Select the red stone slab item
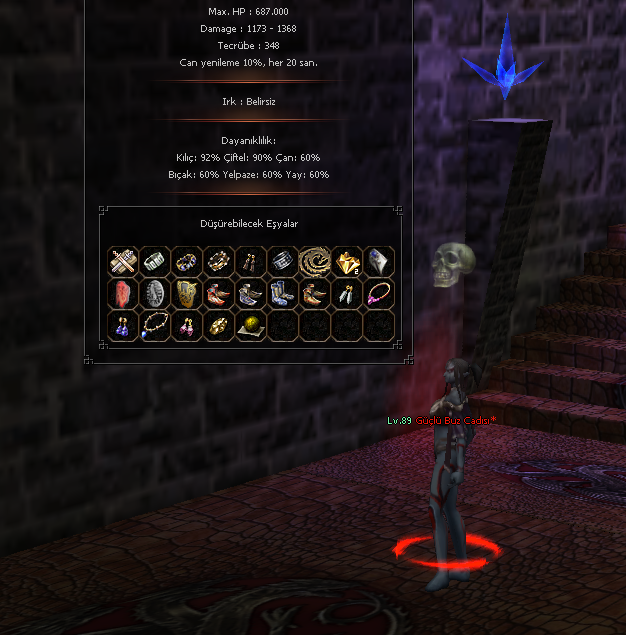The height and width of the screenshot is (635, 626). tap(122, 293)
